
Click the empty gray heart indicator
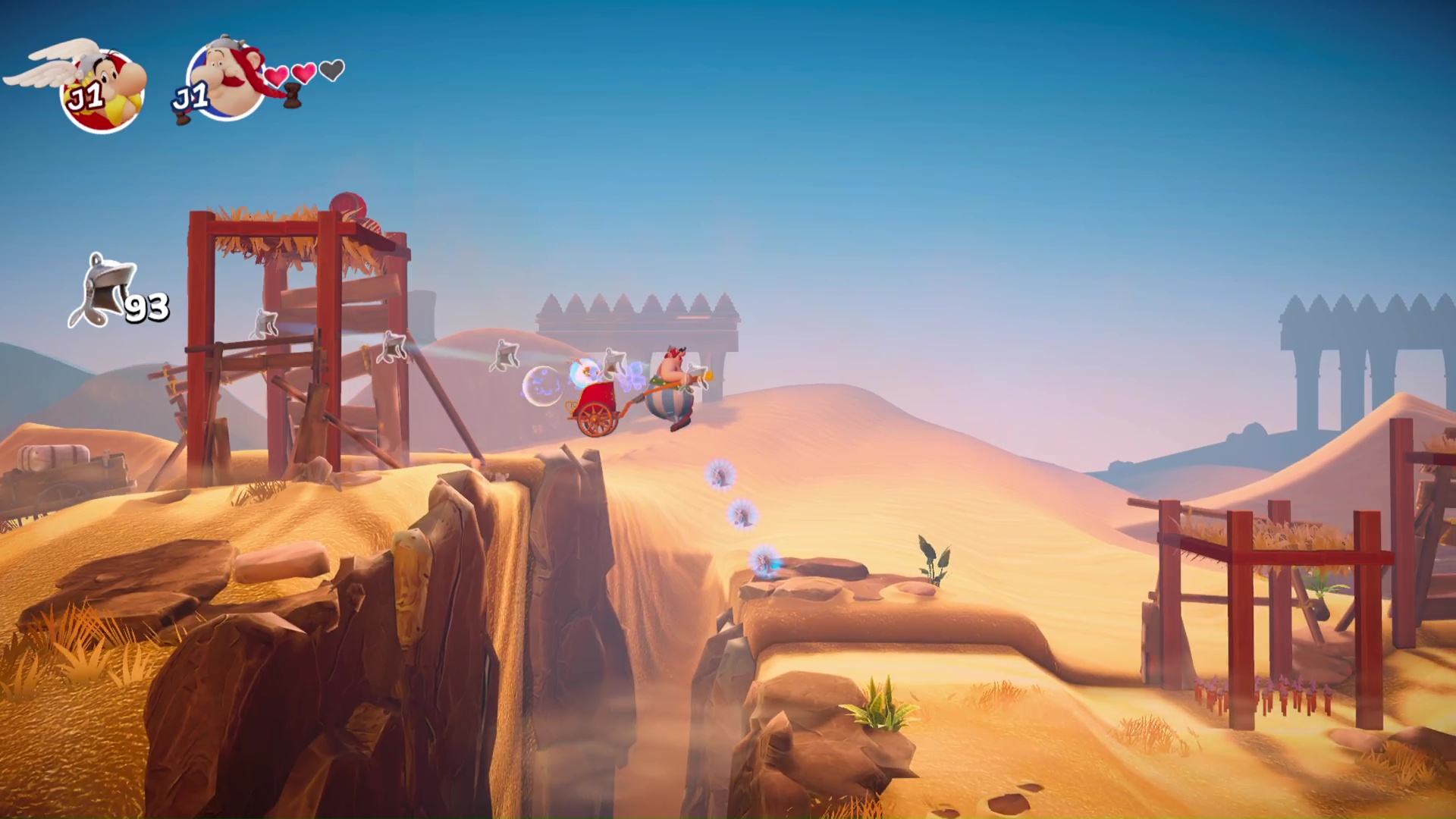click(330, 72)
